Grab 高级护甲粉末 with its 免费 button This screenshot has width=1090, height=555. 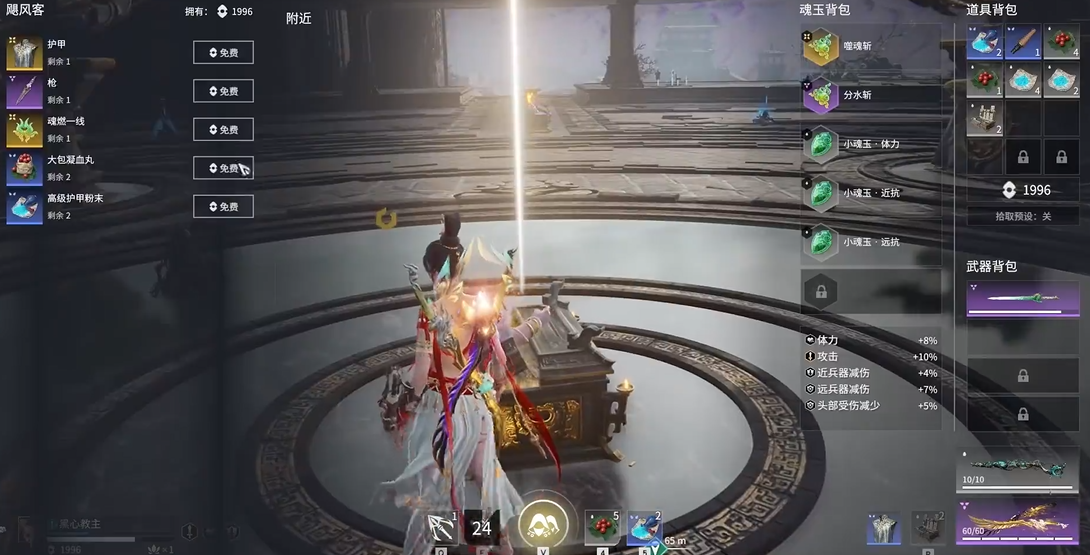(223, 207)
